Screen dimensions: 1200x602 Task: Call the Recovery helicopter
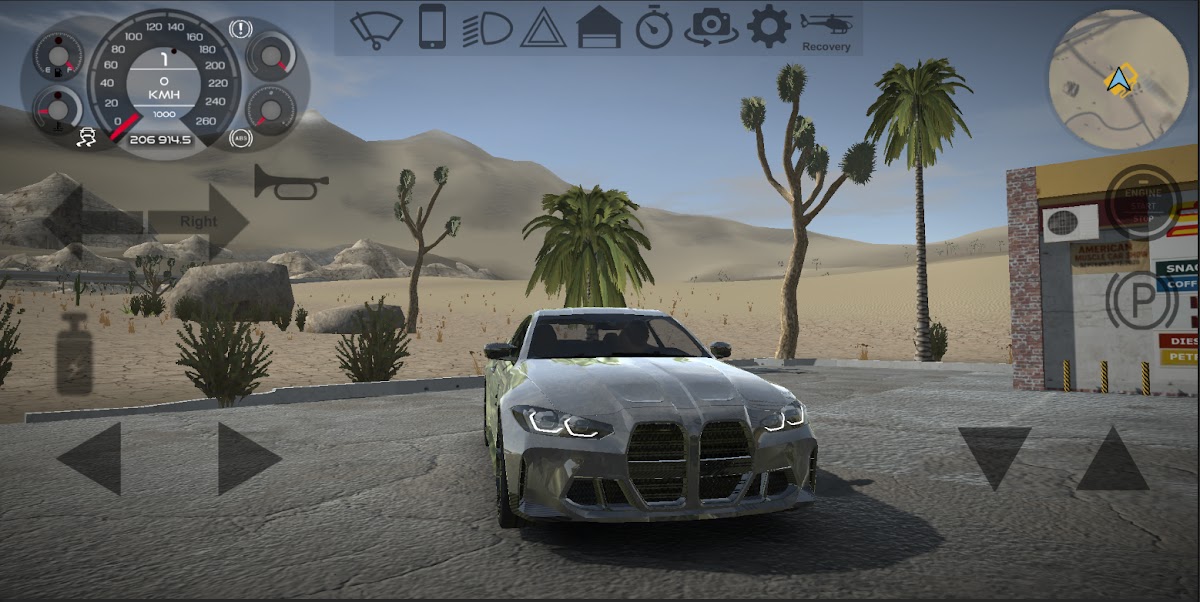(x=826, y=30)
